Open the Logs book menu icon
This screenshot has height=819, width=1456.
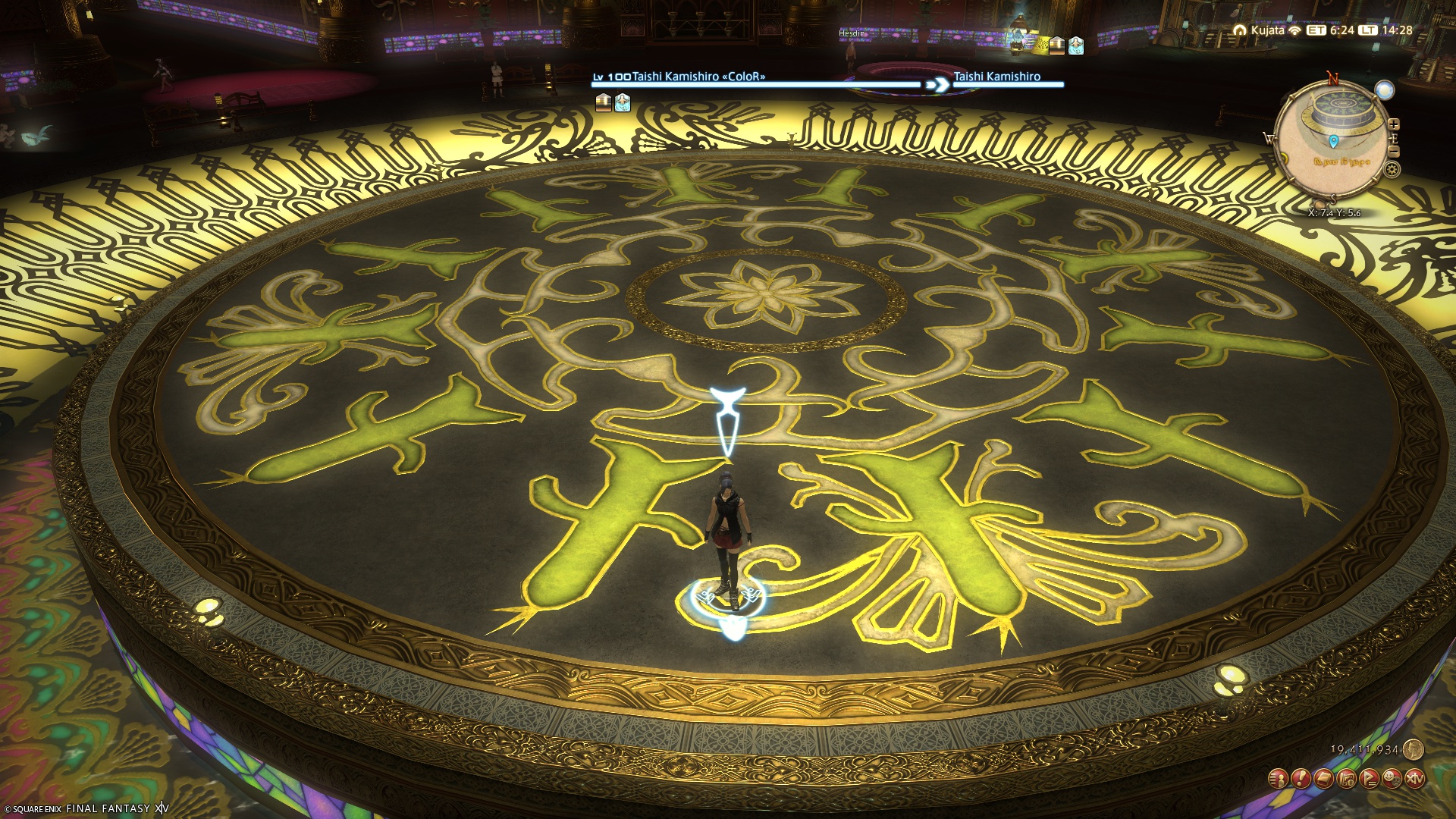click(x=1324, y=778)
